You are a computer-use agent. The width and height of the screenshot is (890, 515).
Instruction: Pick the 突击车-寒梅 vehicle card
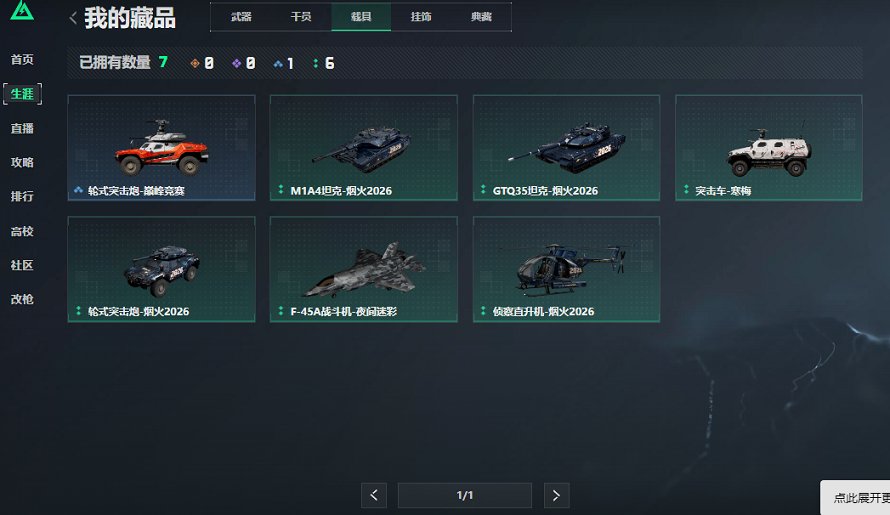coord(768,148)
